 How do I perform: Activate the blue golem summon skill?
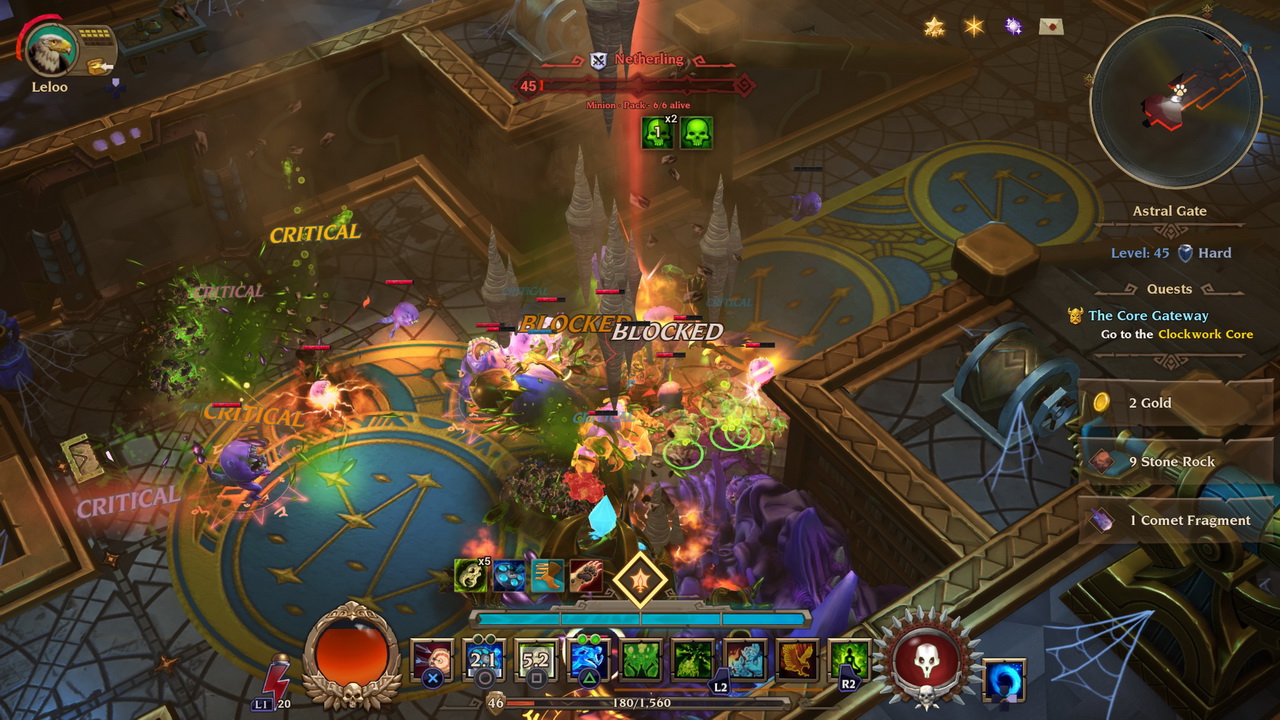point(745,660)
